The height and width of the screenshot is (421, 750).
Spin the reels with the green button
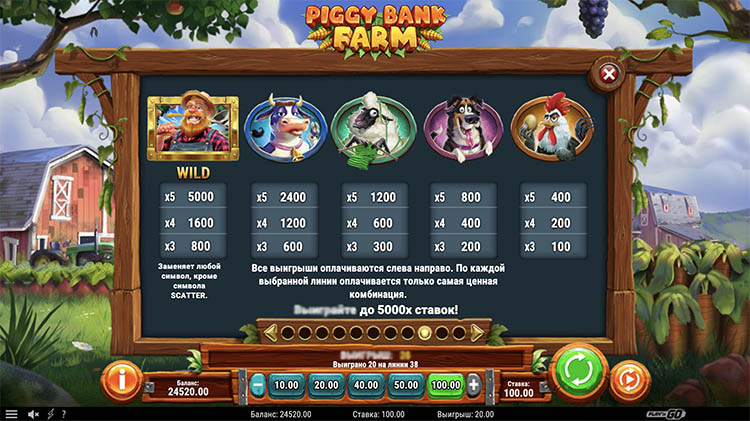coord(578,373)
